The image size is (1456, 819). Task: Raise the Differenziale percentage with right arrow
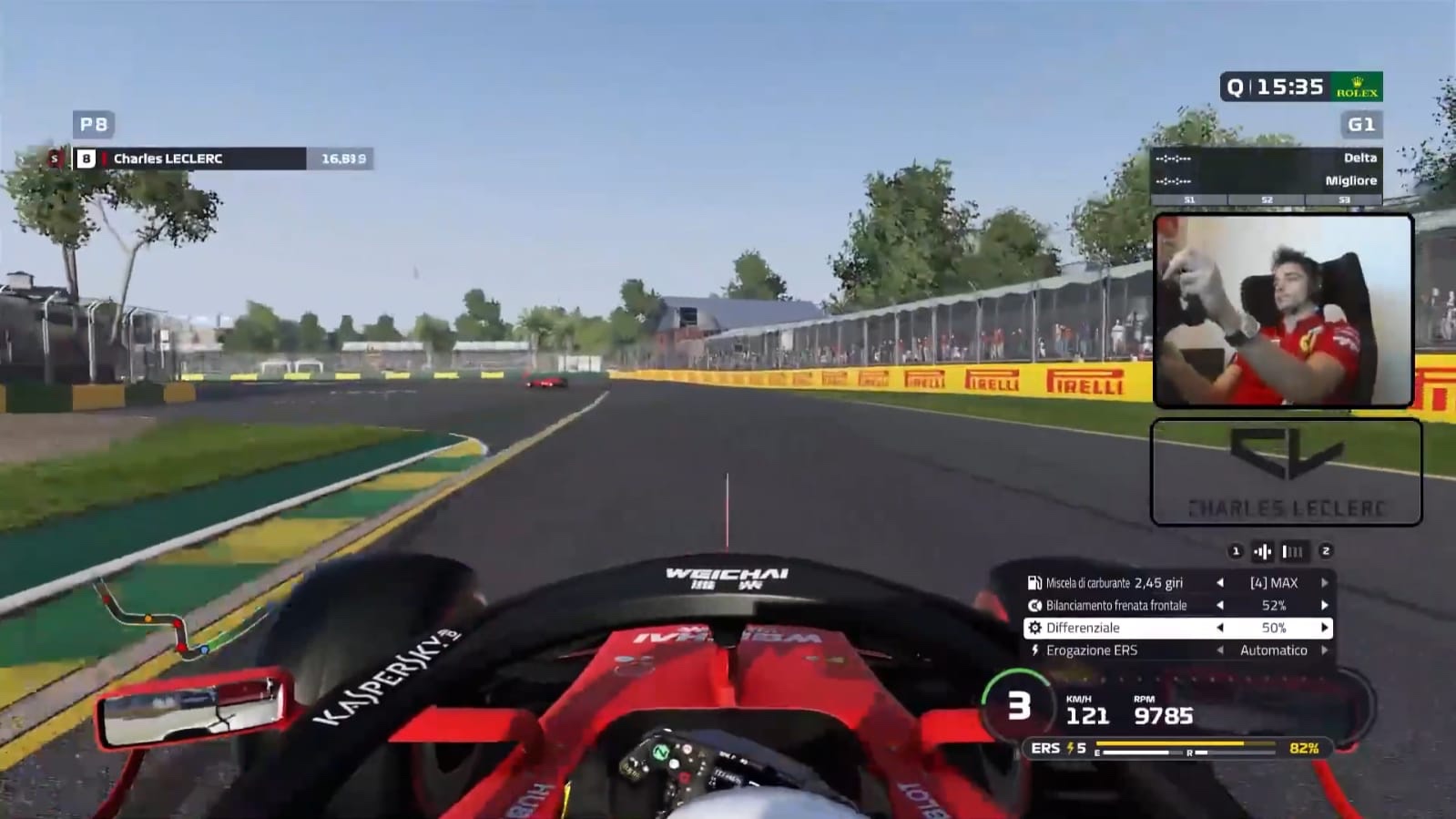[x=1324, y=628]
